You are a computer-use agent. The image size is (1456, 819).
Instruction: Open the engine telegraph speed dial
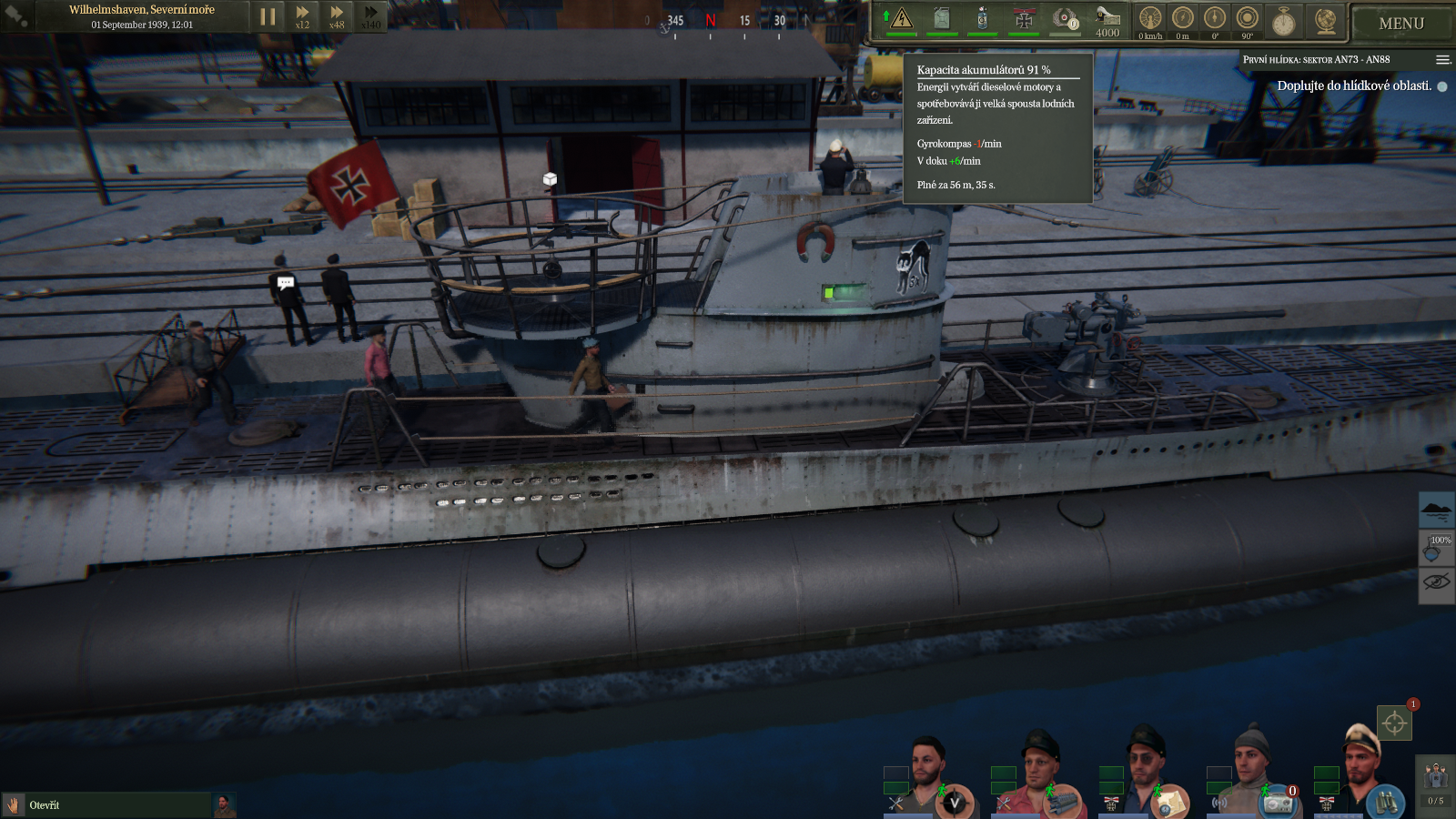click(x=1150, y=19)
